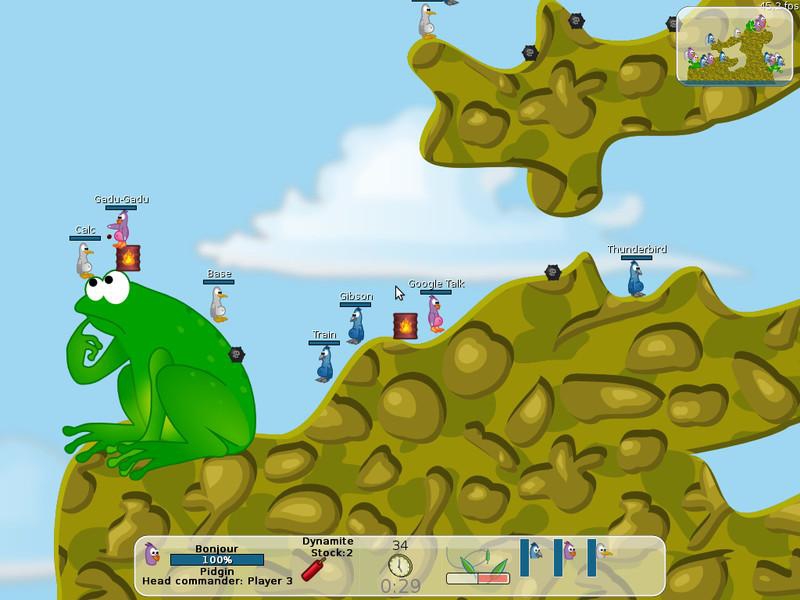Click the round turn clock icon
Screen dimensions: 800x600
pyautogui.click(x=400, y=565)
